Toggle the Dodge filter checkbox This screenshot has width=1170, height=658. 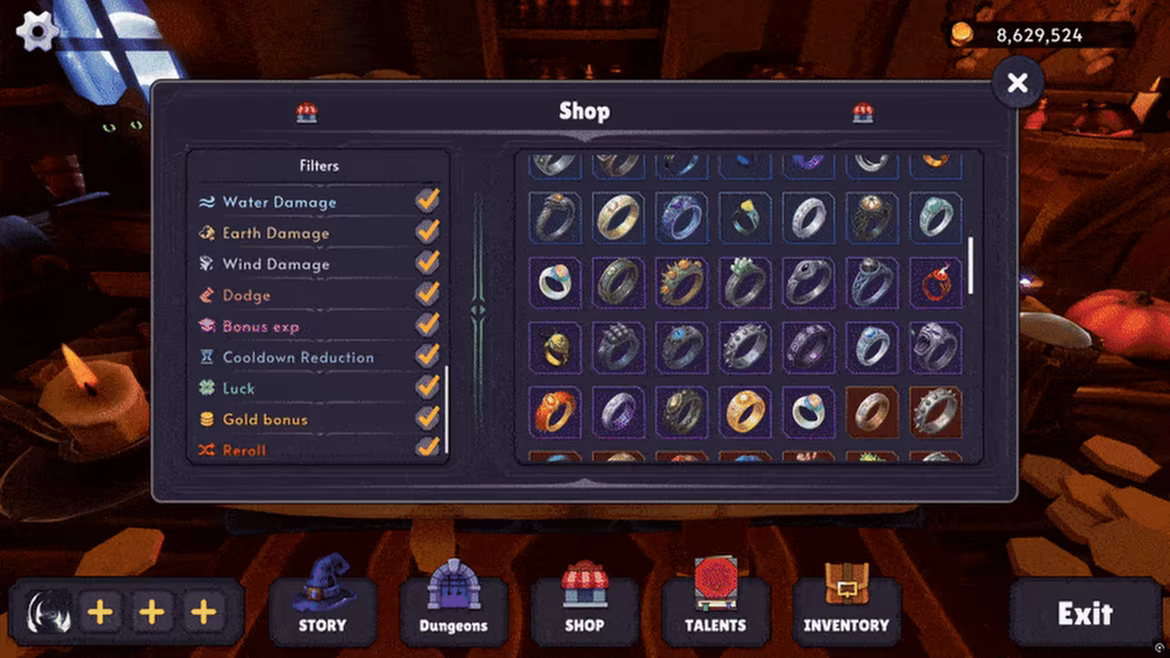pyautogui.click(x=428, y=294)
